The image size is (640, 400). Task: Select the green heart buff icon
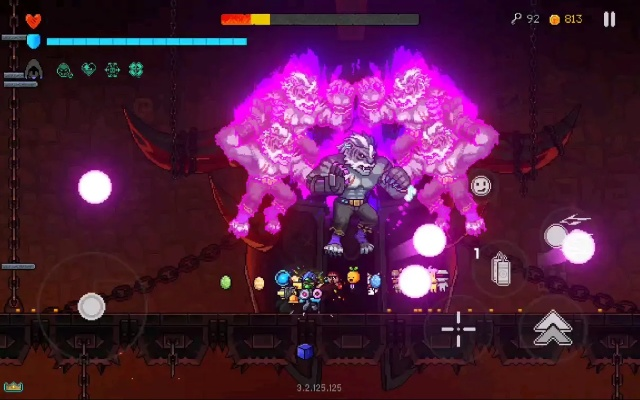[88, 70]
